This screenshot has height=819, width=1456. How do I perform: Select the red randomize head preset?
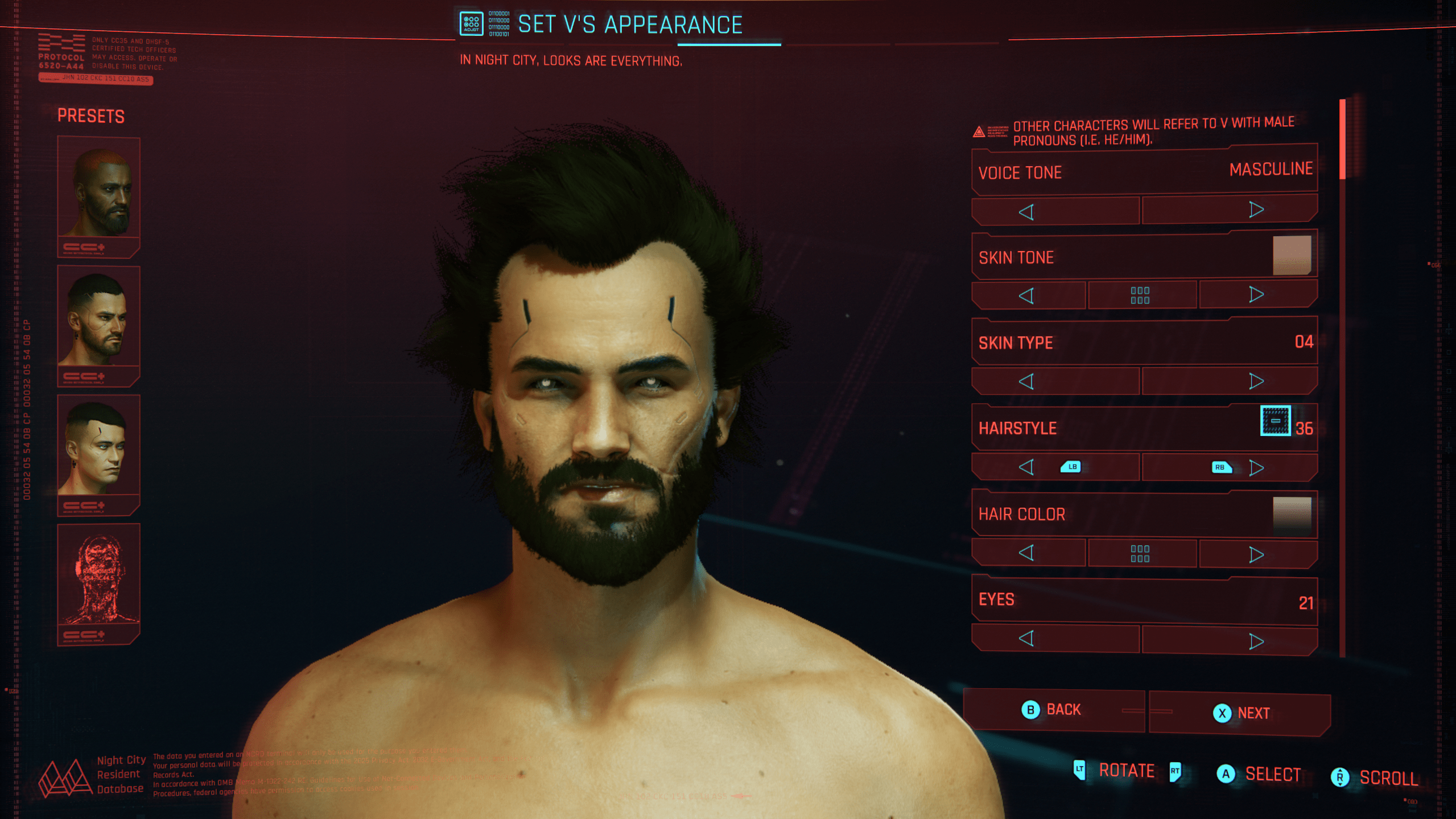(98, 577)
